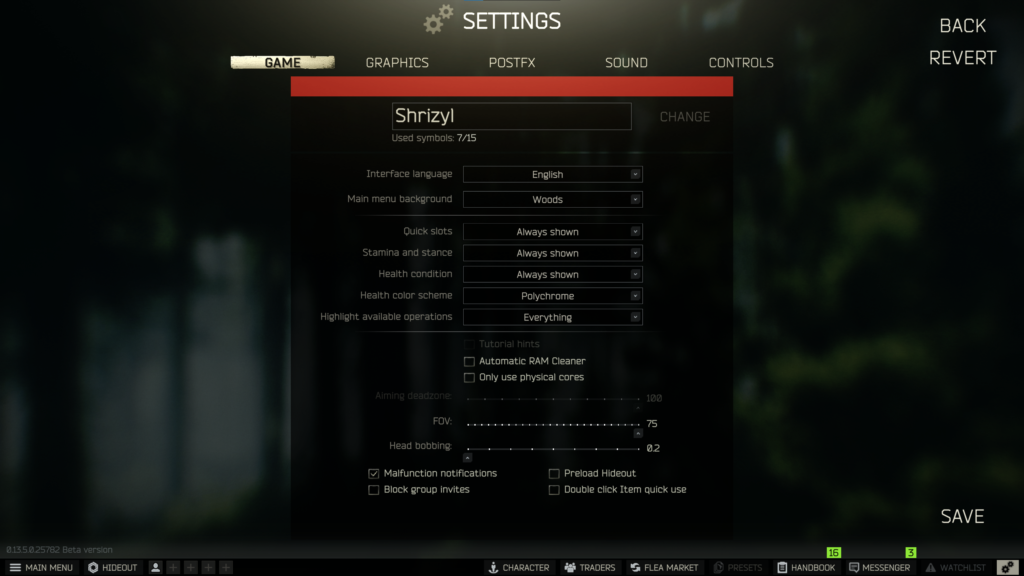Go to the Controls tab

pos(741,62)
